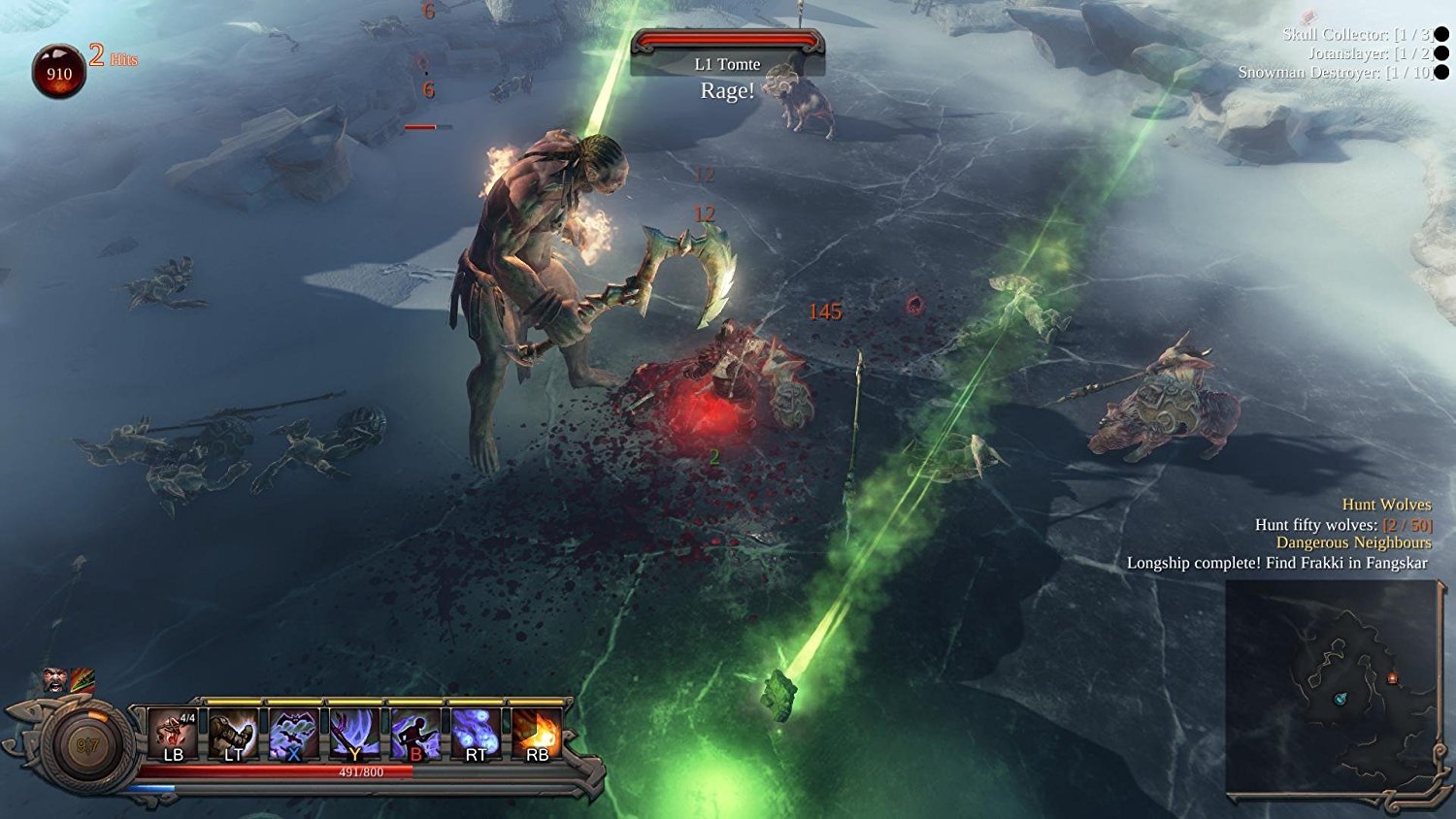Click the orange marker on the minimap
Screen dimensions: 1456x819
(1393, 677)
